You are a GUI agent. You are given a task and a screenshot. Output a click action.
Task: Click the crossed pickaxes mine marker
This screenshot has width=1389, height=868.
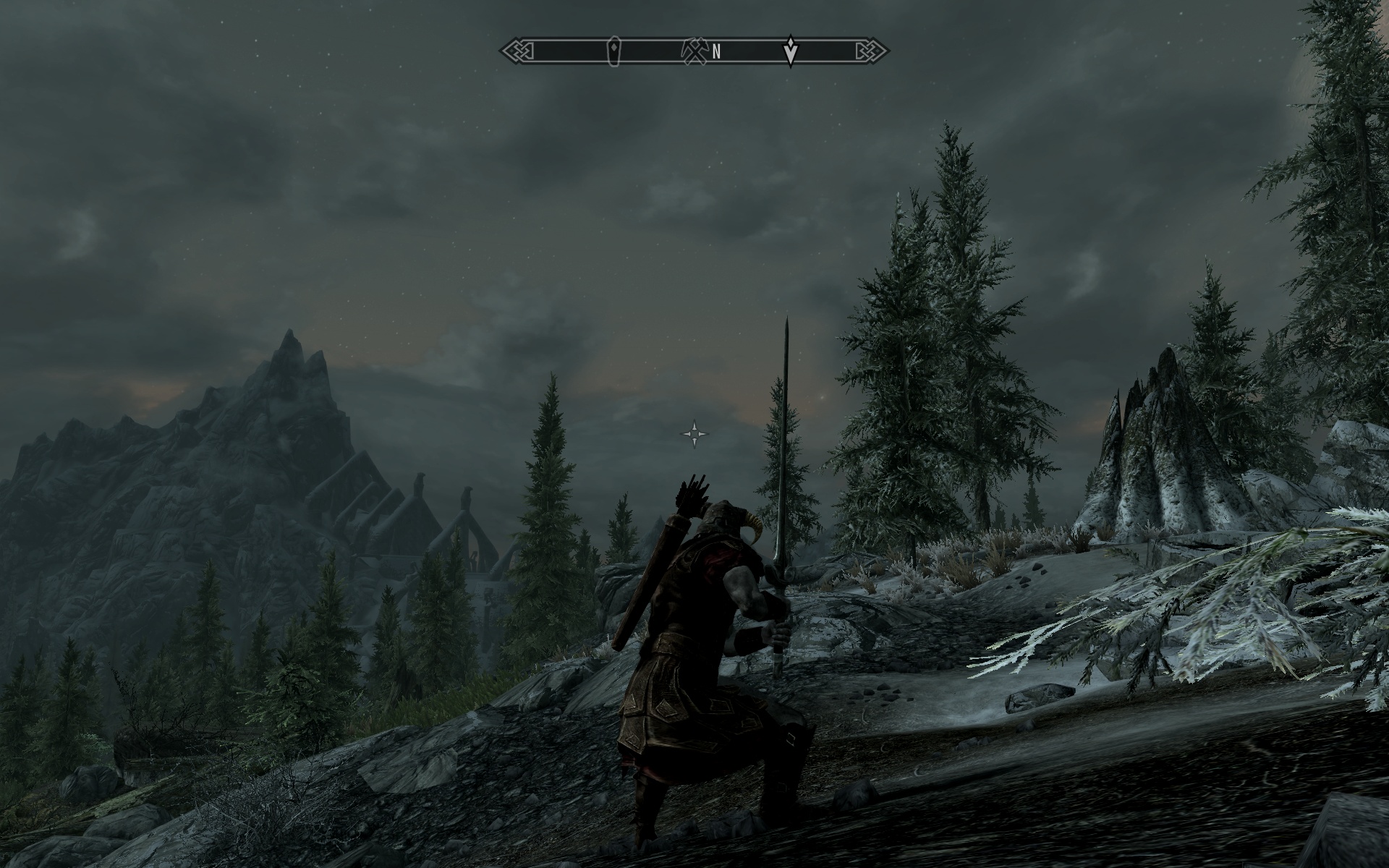[x=692, y=51]
